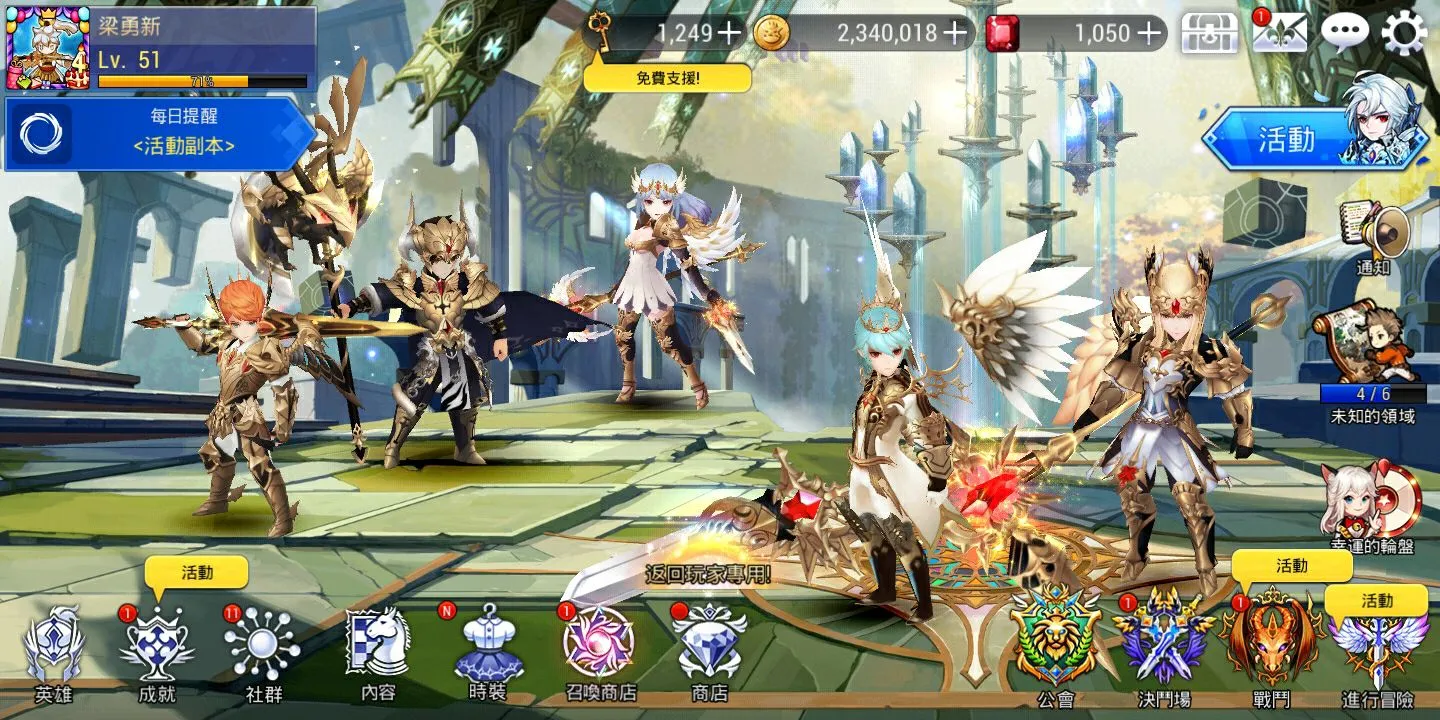This screenshot has height=720, width=1440.
Task: Open the 英雄 heroes menu
Action: [x=53, y=647]
